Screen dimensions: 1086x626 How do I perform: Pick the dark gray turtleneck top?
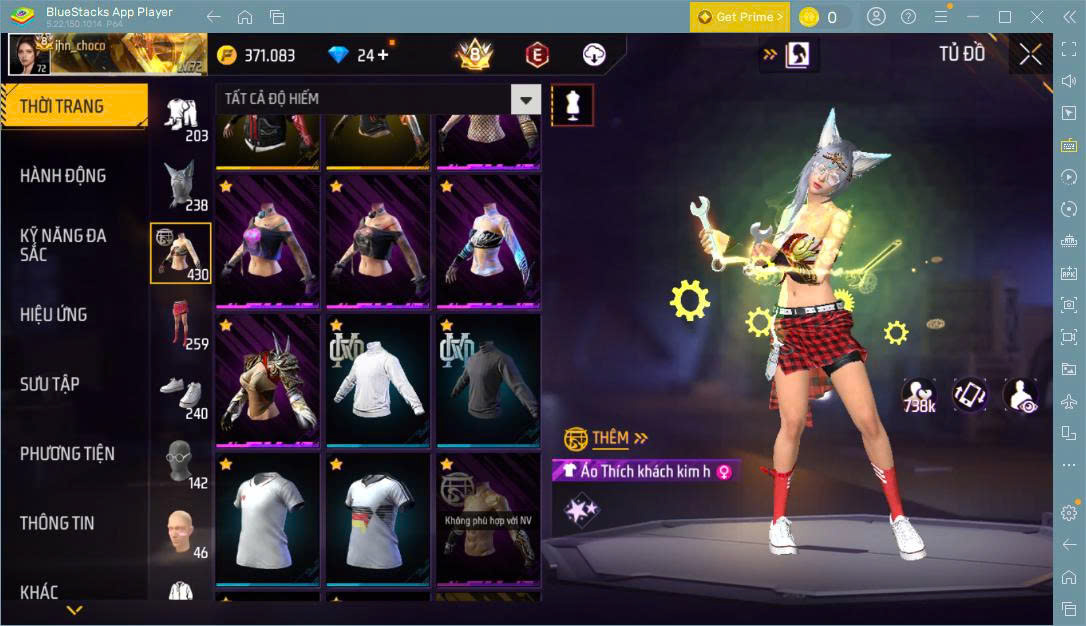[488, 379]
